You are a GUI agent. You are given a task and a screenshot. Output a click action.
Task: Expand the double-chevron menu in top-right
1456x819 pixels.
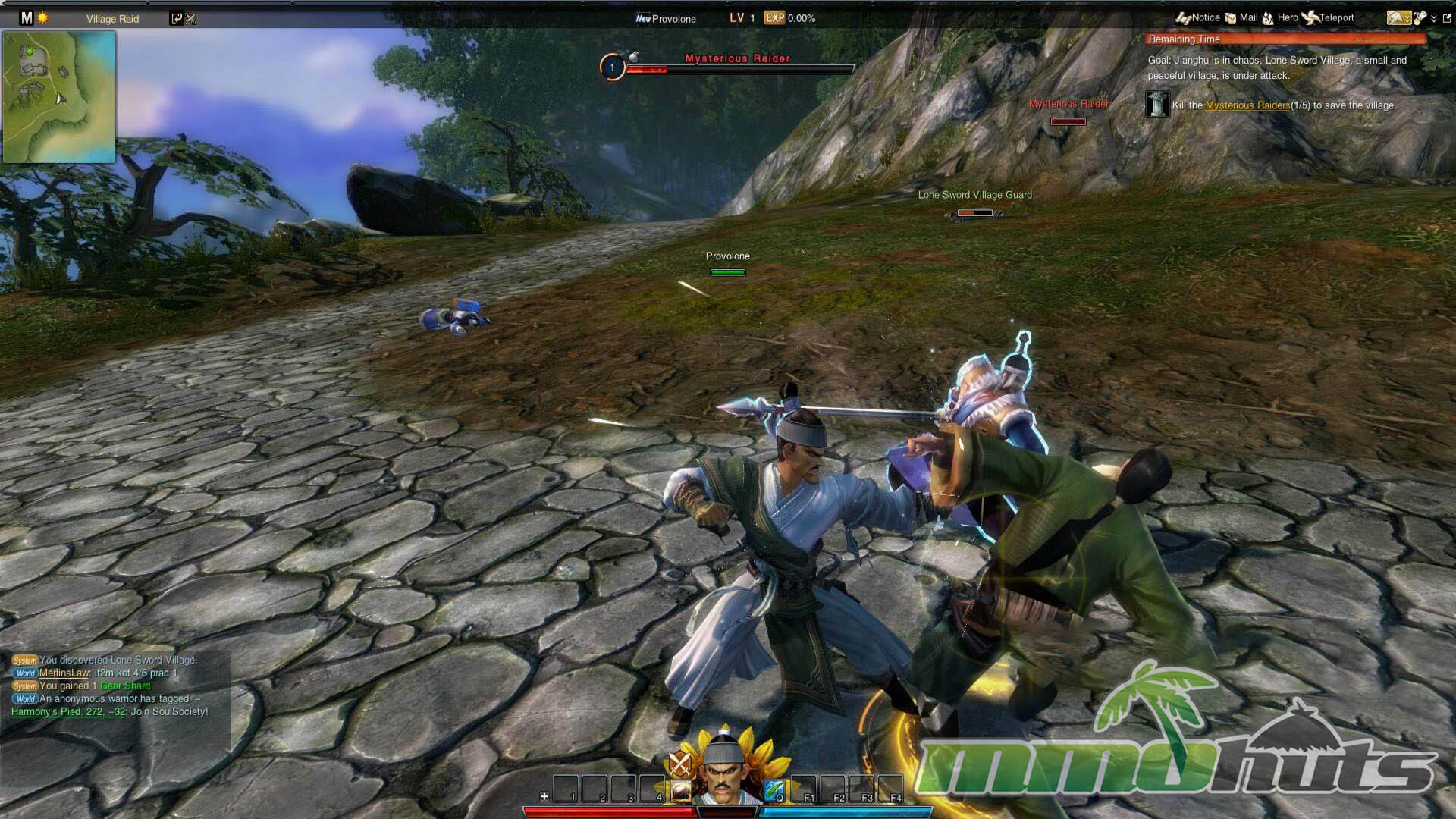click(1433, 18)
